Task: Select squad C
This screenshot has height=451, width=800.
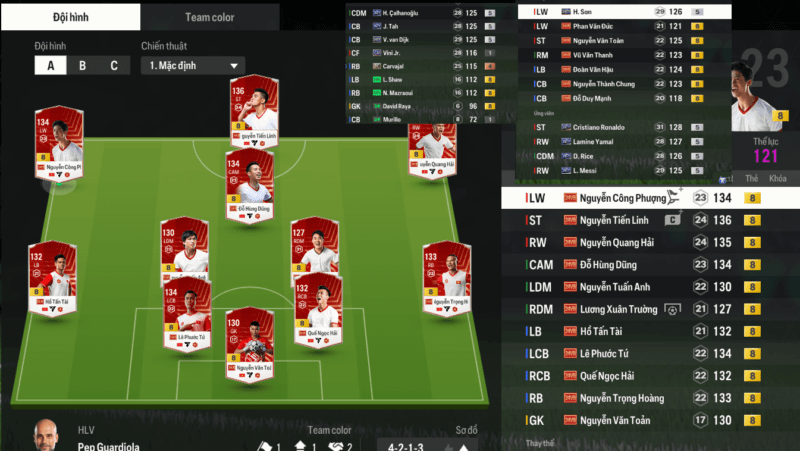Action: coord(114,66)
